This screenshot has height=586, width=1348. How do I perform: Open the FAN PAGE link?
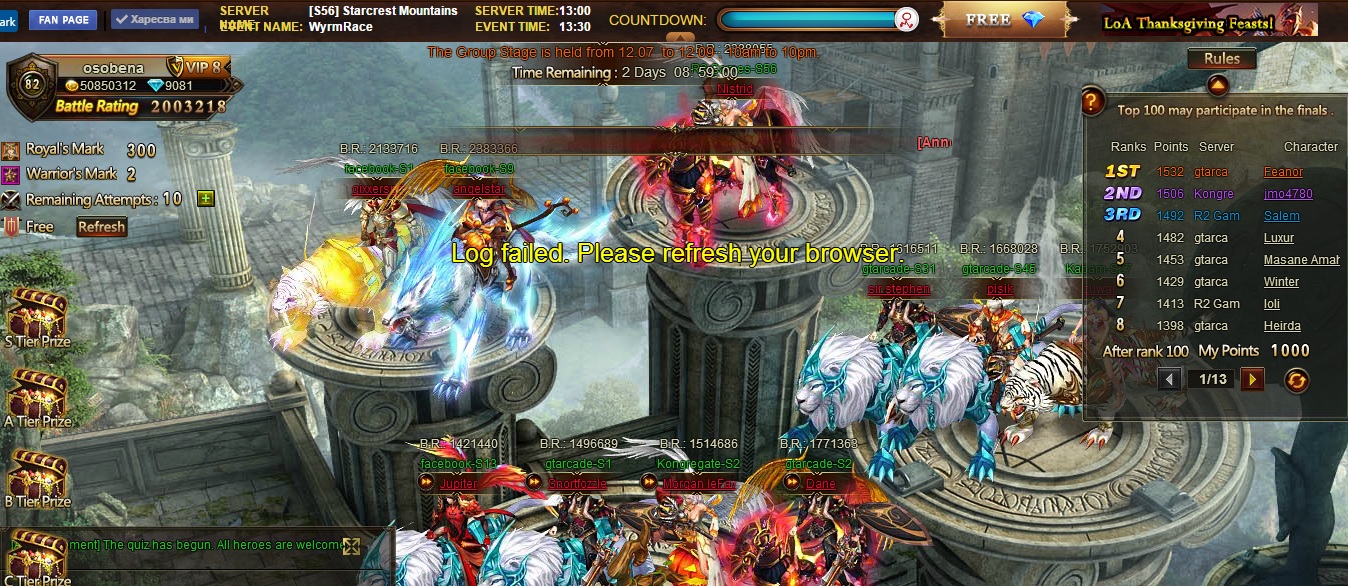pos(63,20)
